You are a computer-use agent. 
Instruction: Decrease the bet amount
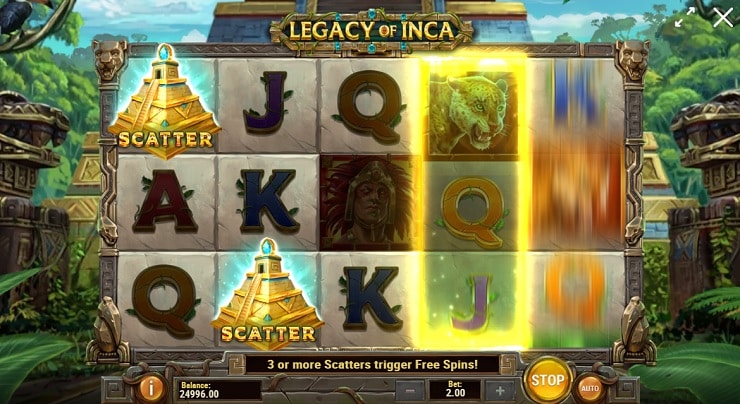coord(408,390)
